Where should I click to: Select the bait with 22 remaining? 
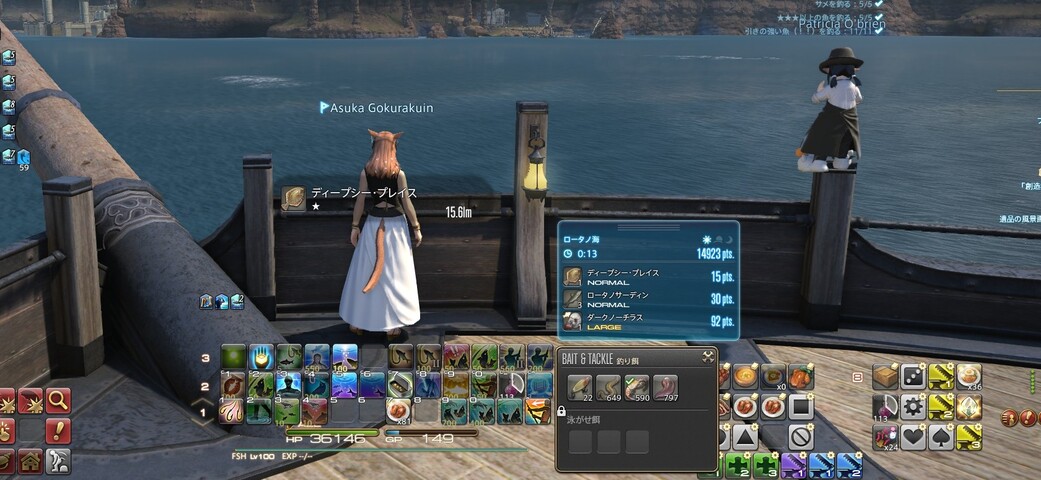coord(580,388)
